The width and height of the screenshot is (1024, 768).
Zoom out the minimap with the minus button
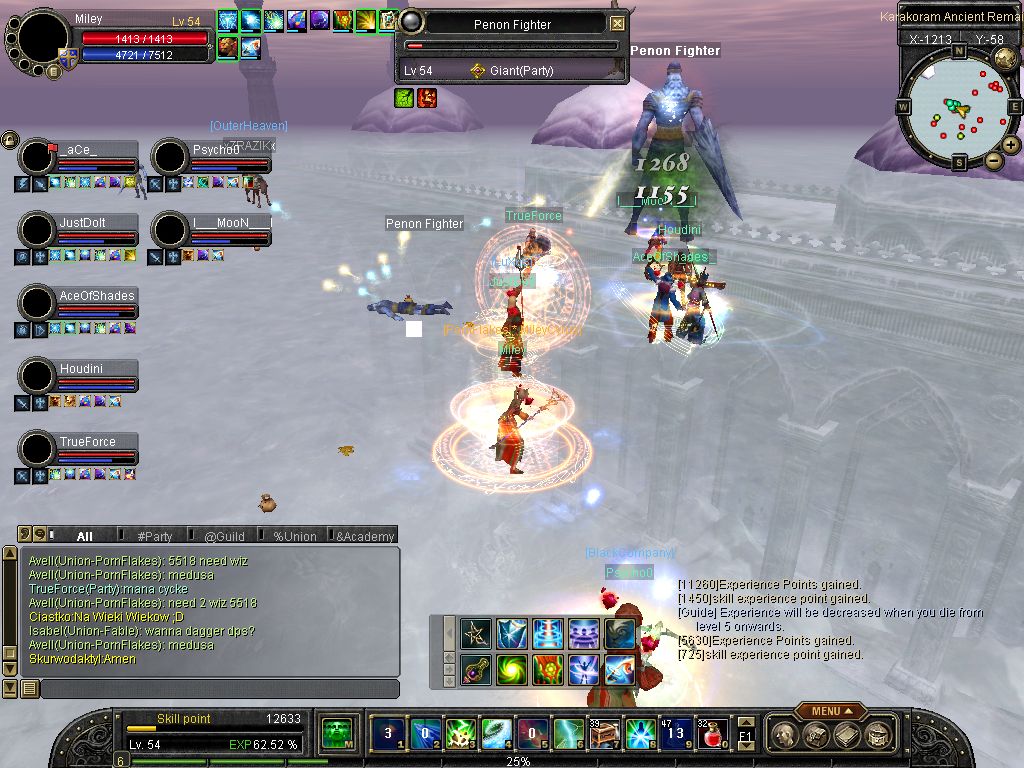coord(993,160)
